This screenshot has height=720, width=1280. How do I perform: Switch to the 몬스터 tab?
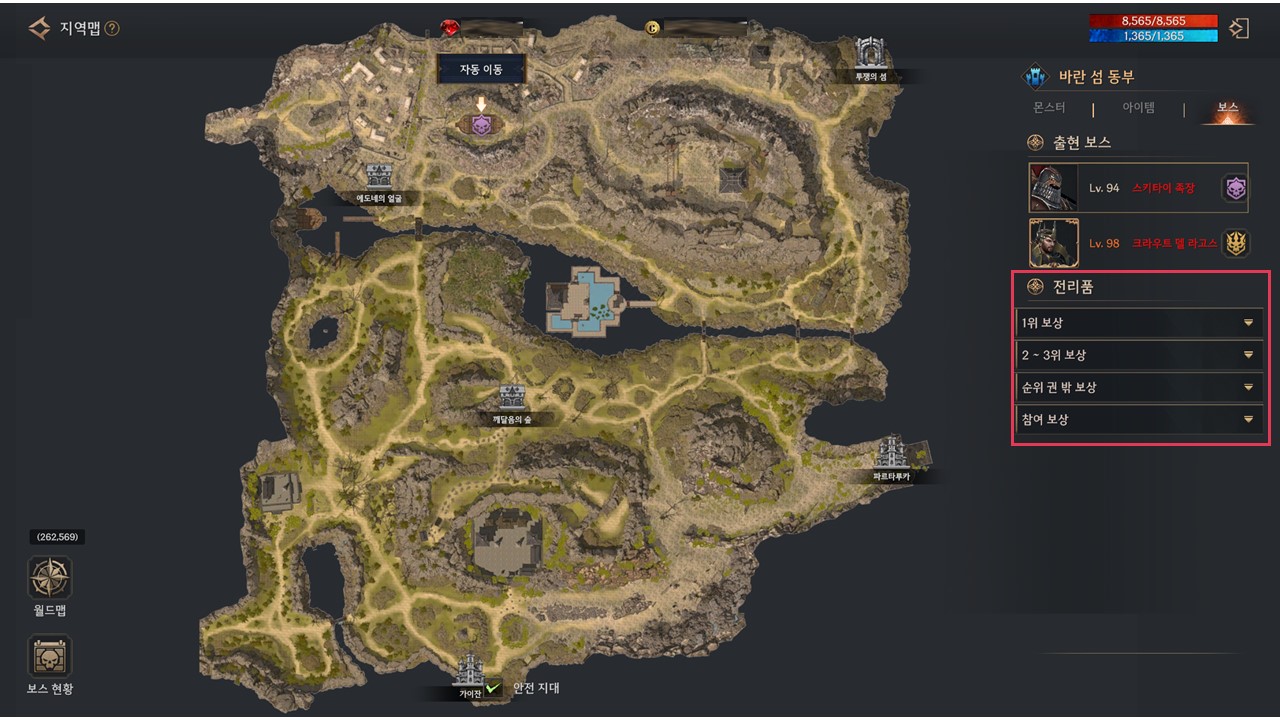click(1049, 108)
